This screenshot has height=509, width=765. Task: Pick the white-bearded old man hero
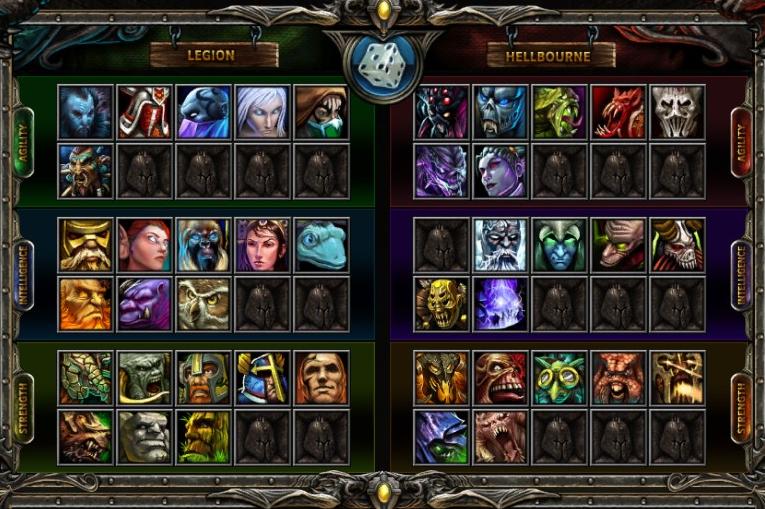[x=500, y=245]
